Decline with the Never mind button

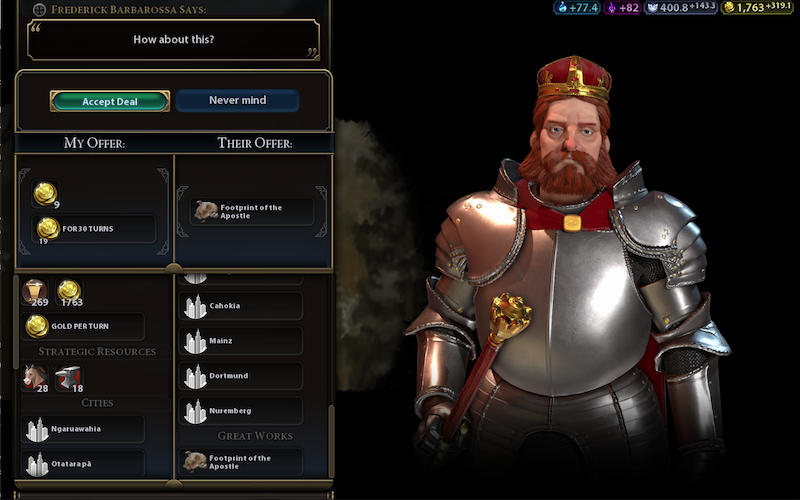point(237,101)
